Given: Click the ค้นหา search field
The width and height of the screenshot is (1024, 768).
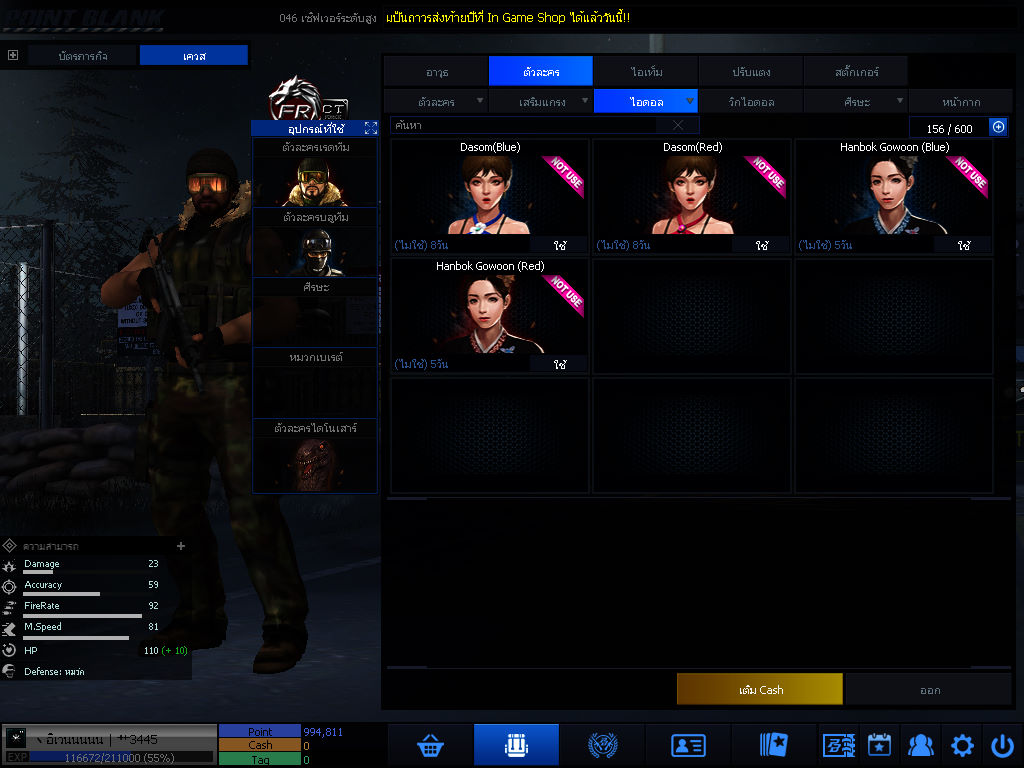Looking at the screenshot, I should point(525,126).
